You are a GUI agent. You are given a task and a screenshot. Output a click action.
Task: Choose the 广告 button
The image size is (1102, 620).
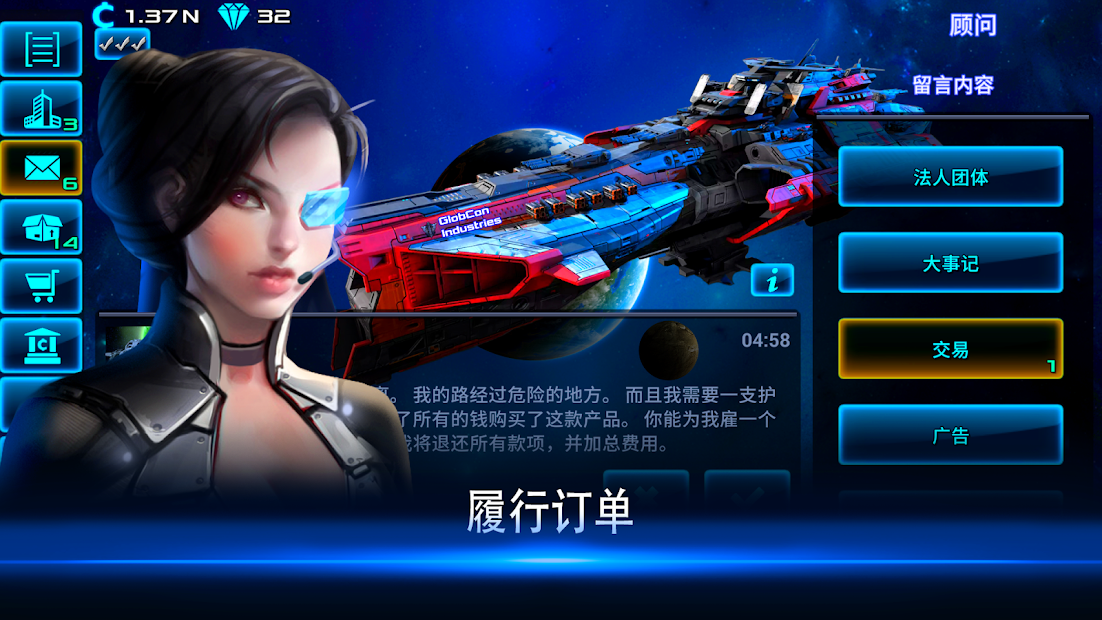pos(950,435)
